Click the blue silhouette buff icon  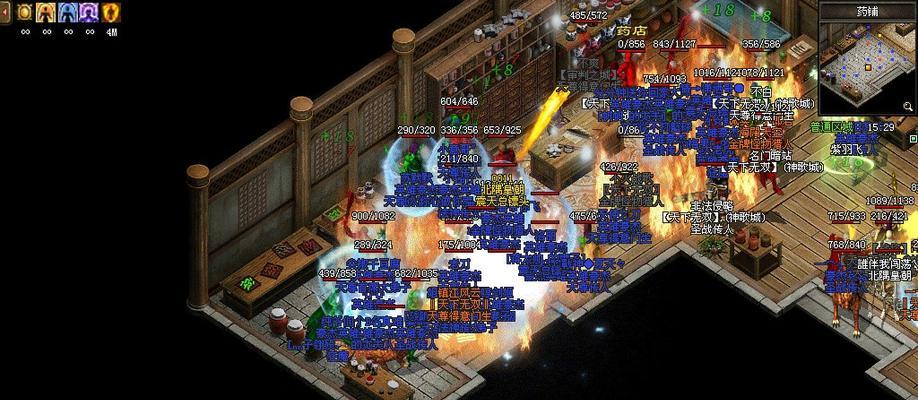click(x=68, y=13)
